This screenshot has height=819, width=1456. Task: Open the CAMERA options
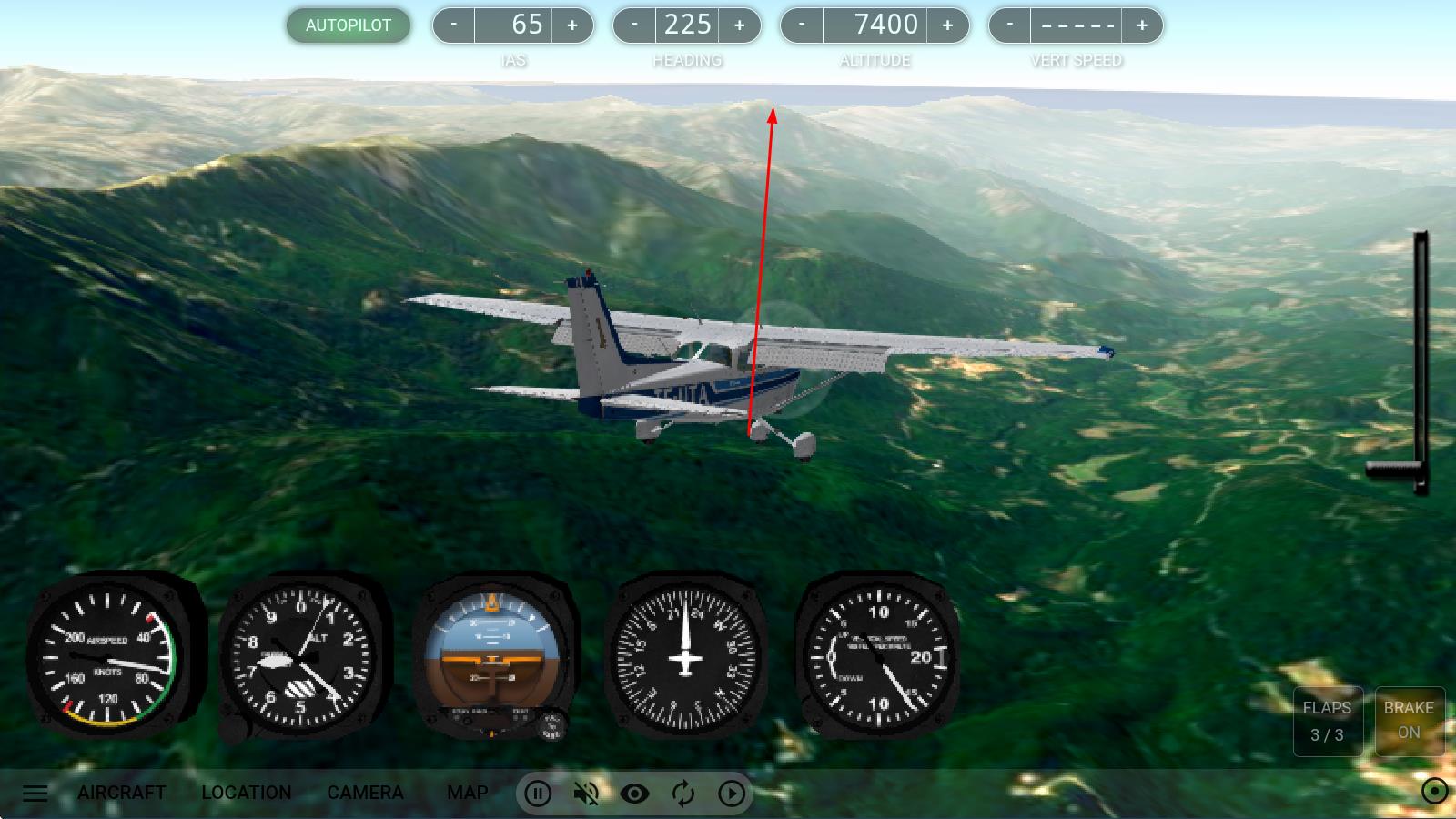(365, 793)
